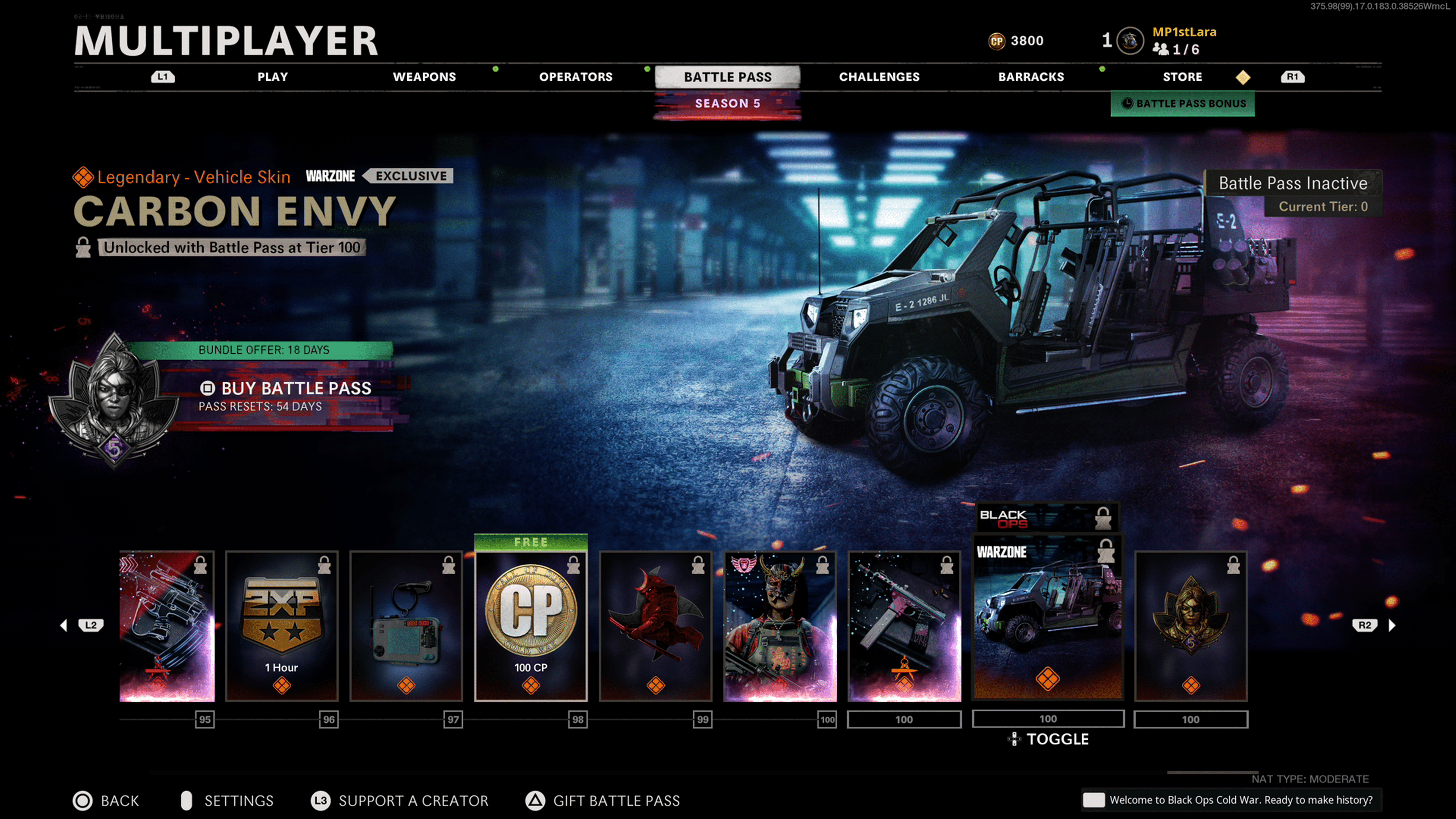This screenshot has height=819, width=1456.
Task: Open the MP1stLara player profile
Action: pos(1183,32)
